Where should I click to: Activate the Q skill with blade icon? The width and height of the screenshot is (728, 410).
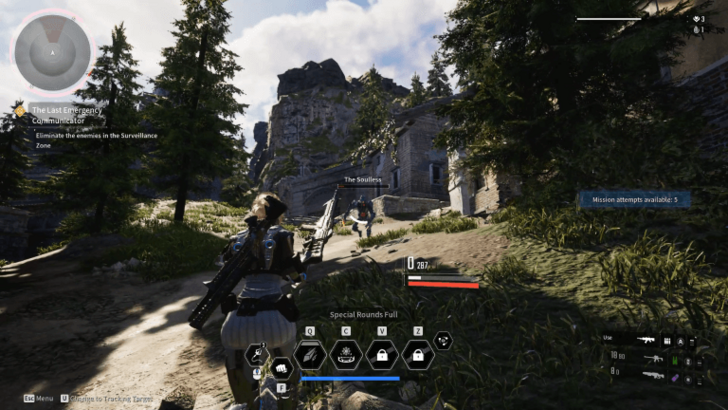(x=310, y=355)
